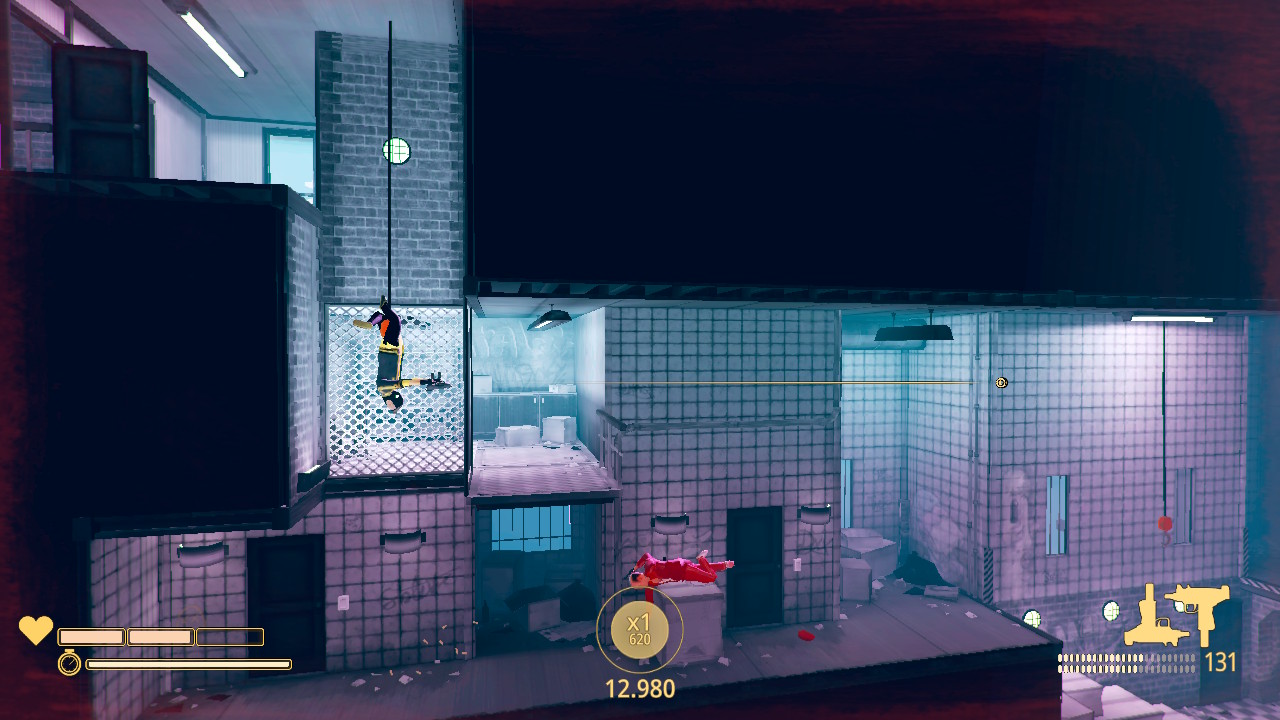1280x720 pixels.
Task: Click the stopwatch focus icon
Action: 69,663
